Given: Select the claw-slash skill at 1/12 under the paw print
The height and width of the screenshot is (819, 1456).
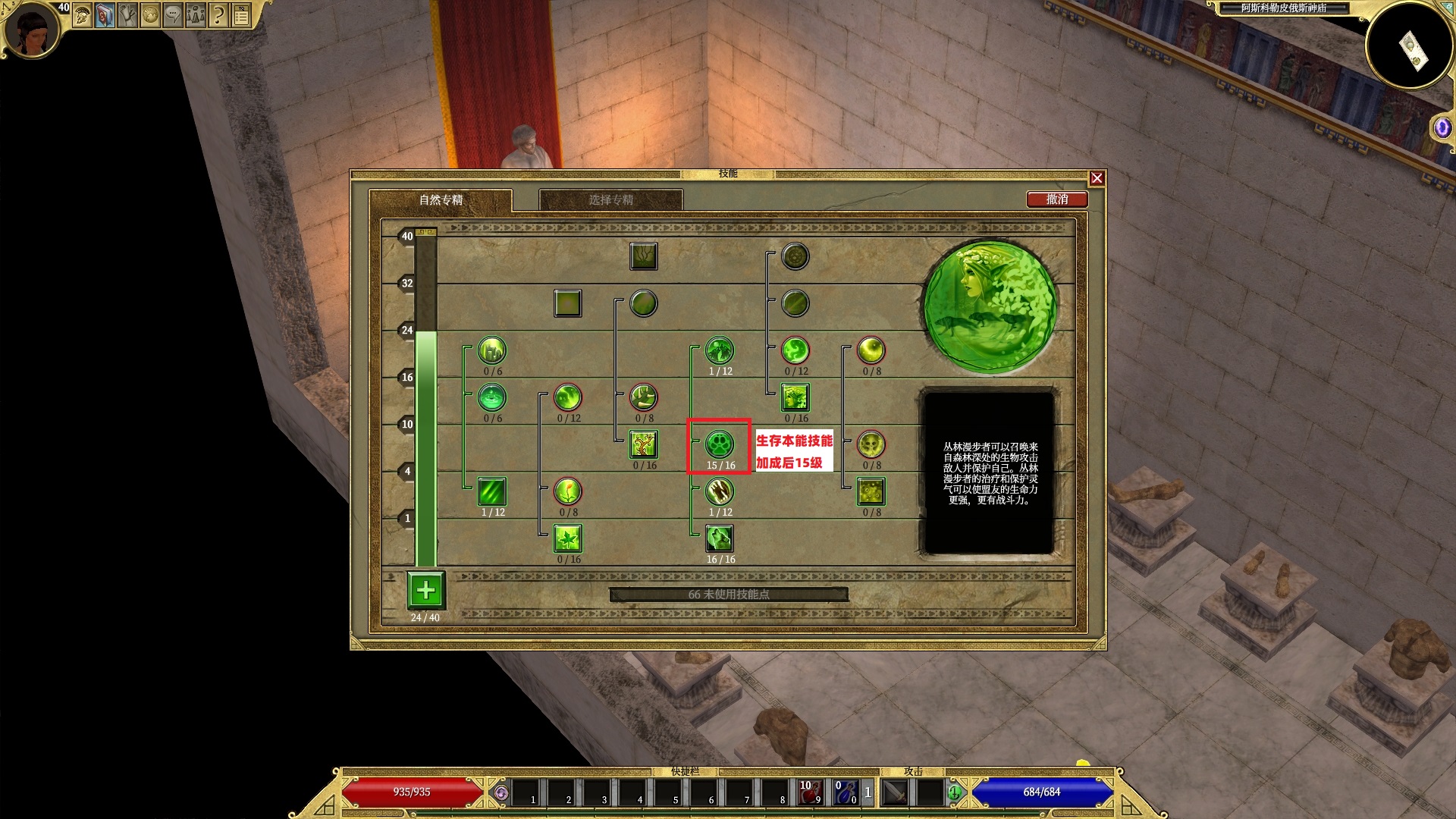Looking at the screenshot, I should click(719, 491).
